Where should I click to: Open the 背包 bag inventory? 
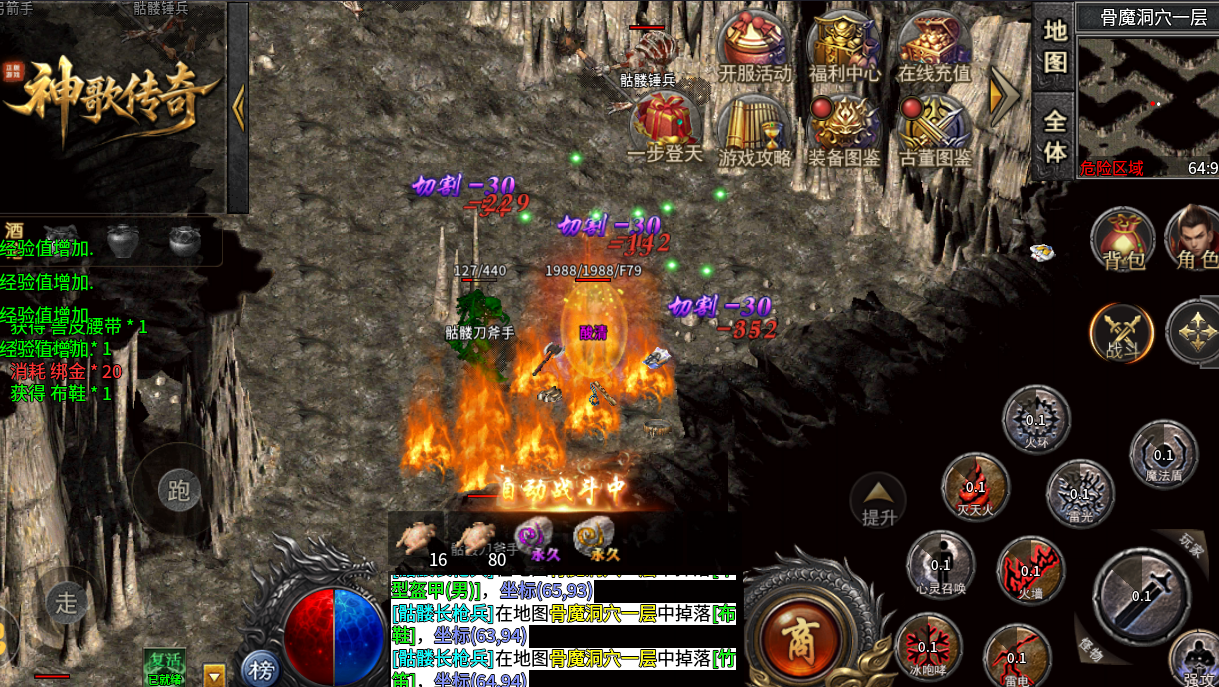[x=1123, y=238]
